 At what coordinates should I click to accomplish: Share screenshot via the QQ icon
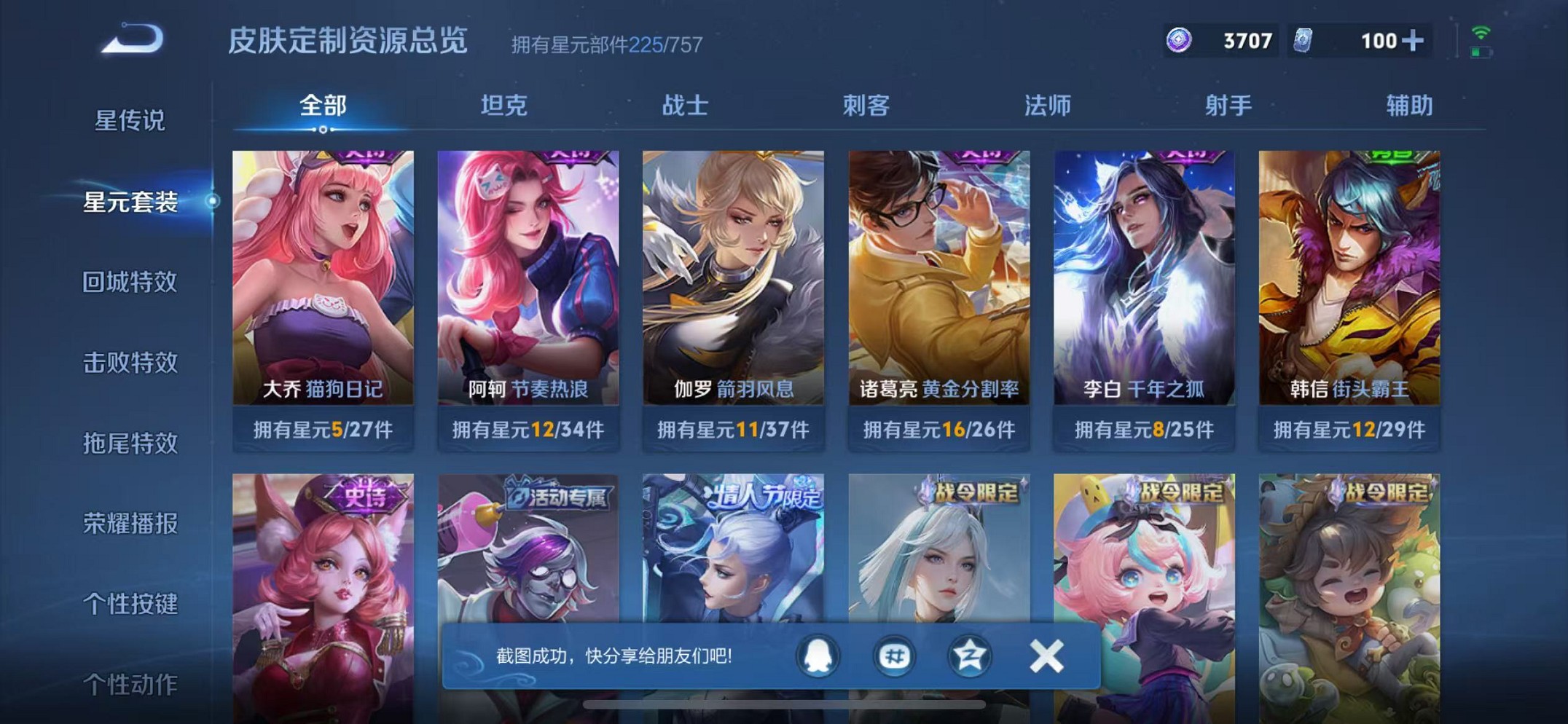tap(818, 655)
